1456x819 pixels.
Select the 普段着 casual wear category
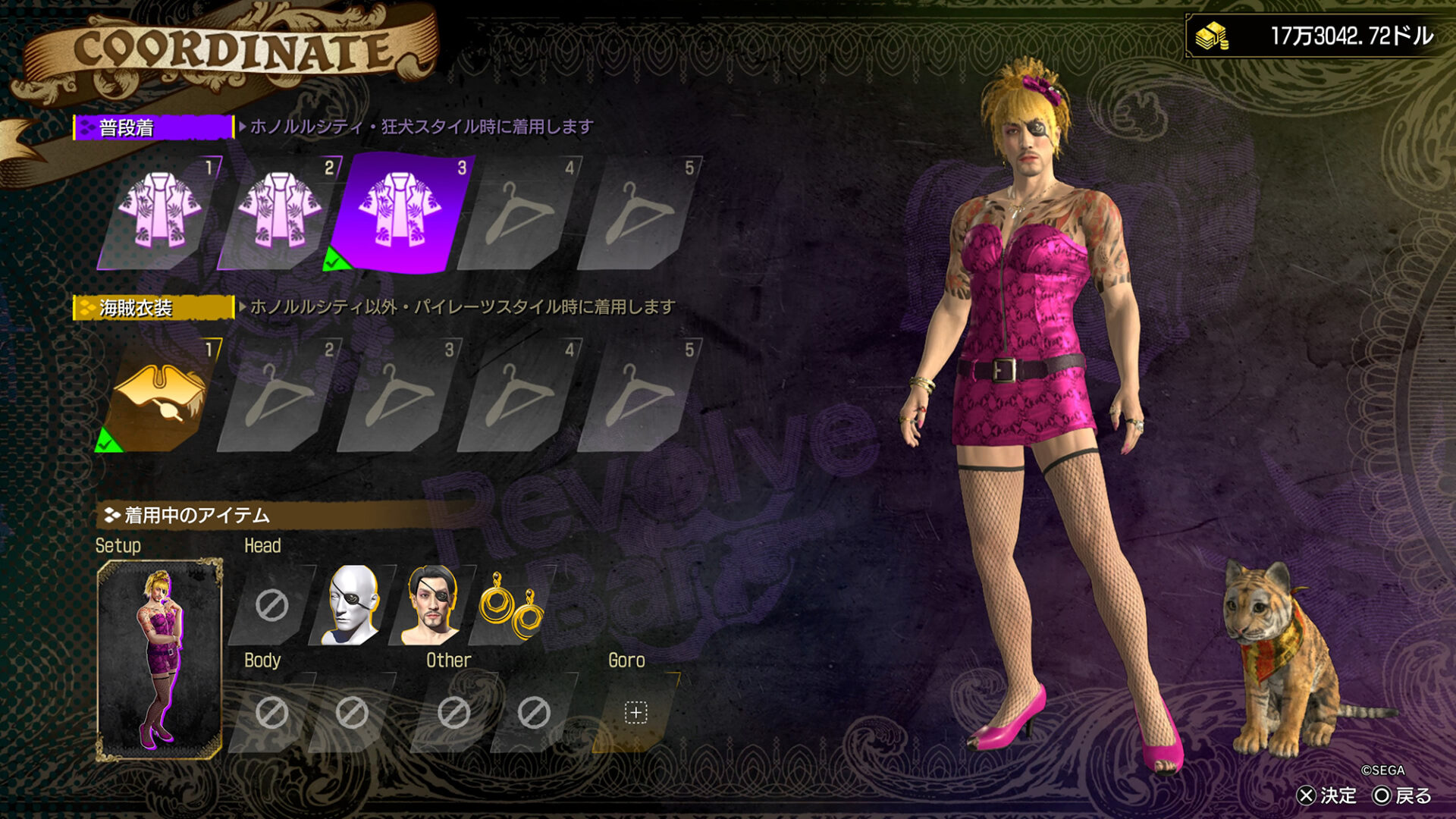click(153, 127)
